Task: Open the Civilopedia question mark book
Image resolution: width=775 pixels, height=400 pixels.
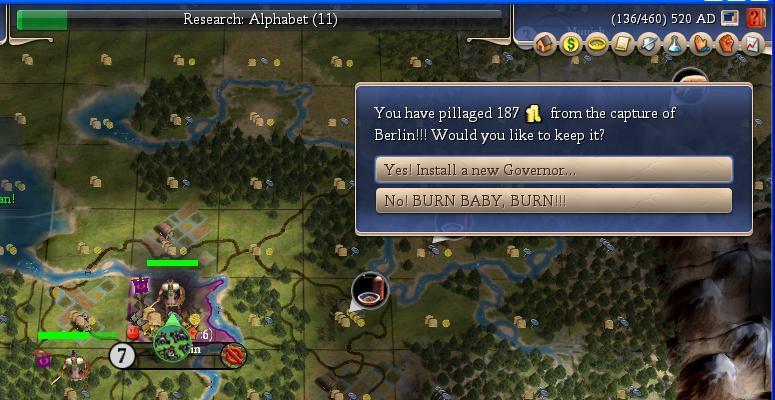Action: [x=756, y=18]
